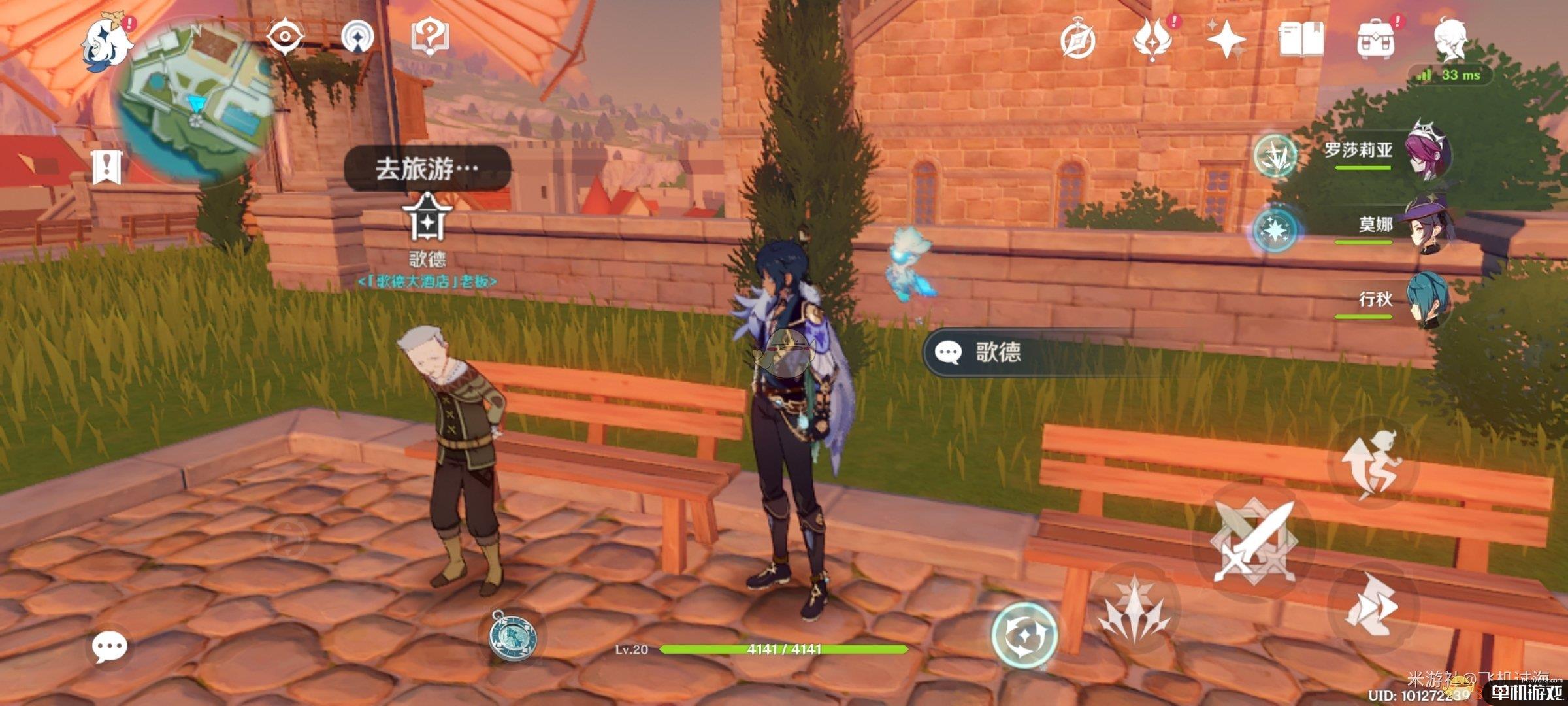This screenshot has height=706, width=1568.
Task: Toggle the elemental sight eye icon
Action: [285, 36]
